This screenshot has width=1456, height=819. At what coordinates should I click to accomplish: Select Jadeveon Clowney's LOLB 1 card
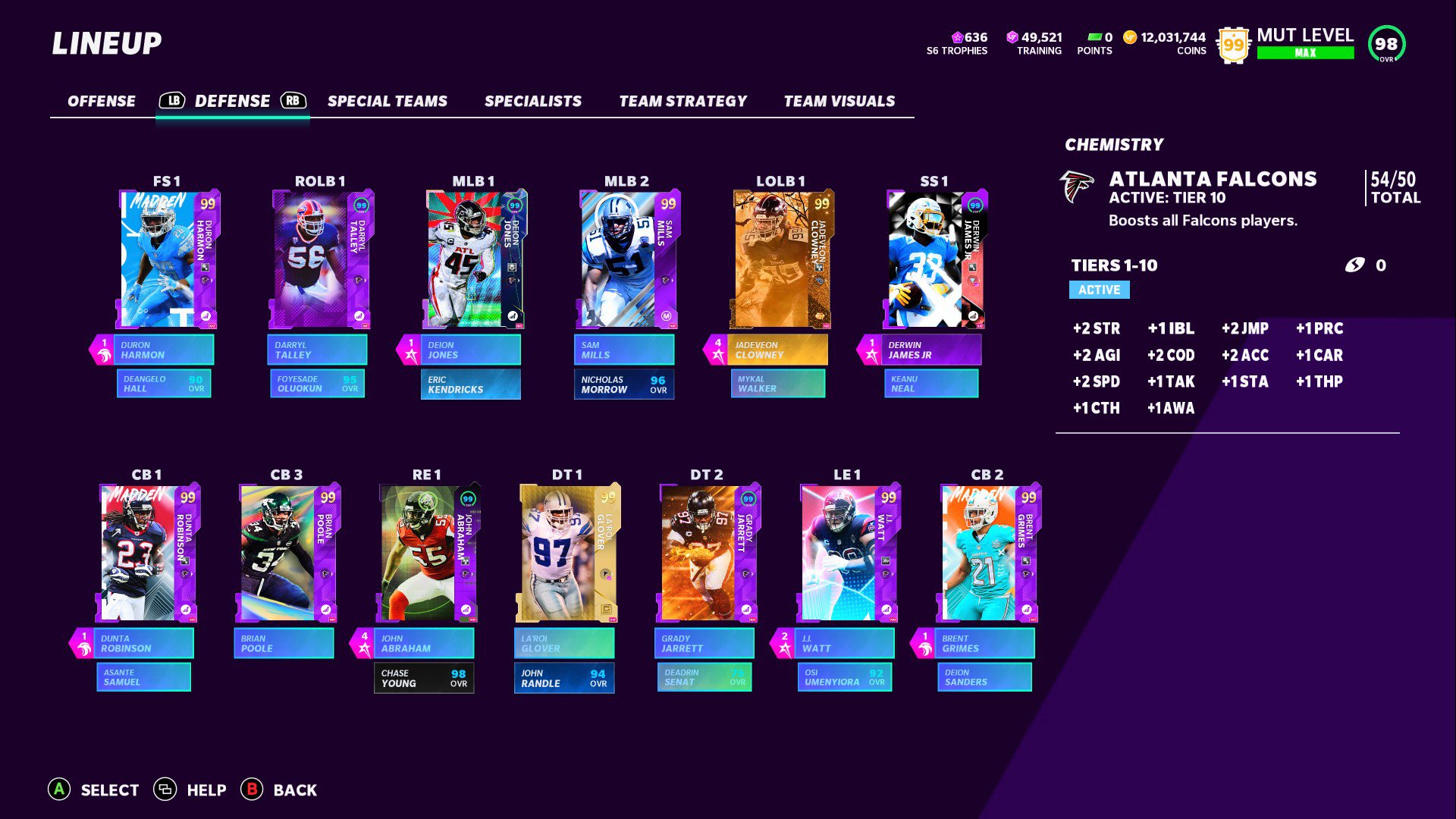[781, 259]
